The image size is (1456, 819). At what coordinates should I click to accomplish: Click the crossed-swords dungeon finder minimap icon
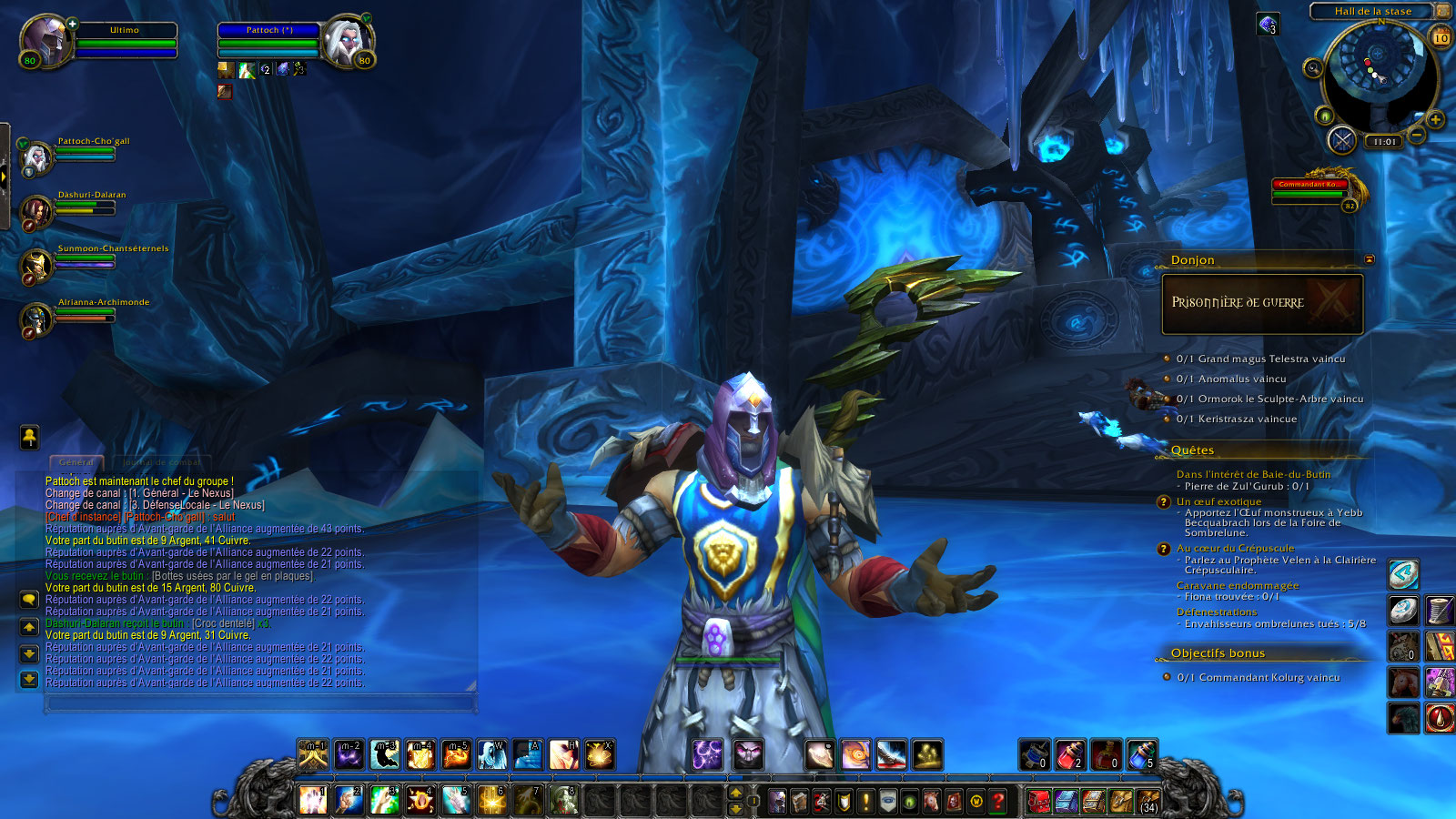pyautogui.click(x=1341, y=140)
